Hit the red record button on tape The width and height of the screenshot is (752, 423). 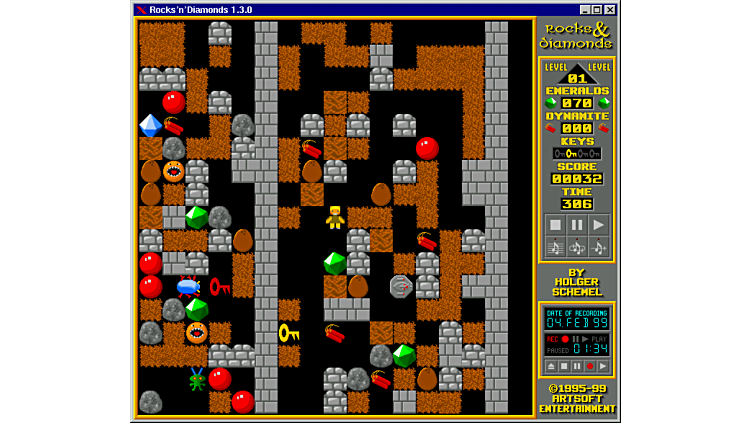(589, 366)
